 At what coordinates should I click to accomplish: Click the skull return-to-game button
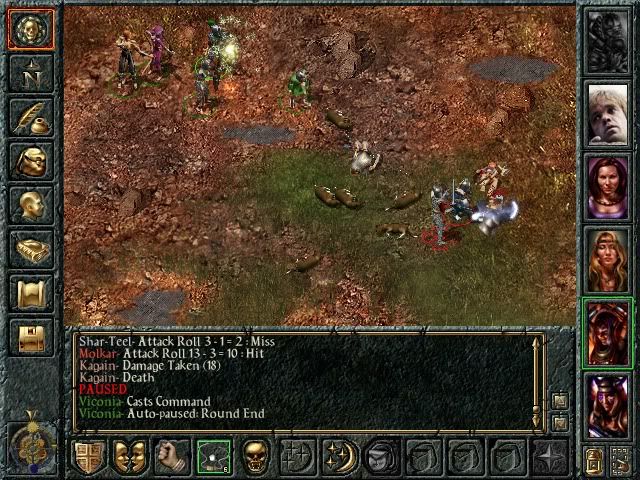coord(31,29)
